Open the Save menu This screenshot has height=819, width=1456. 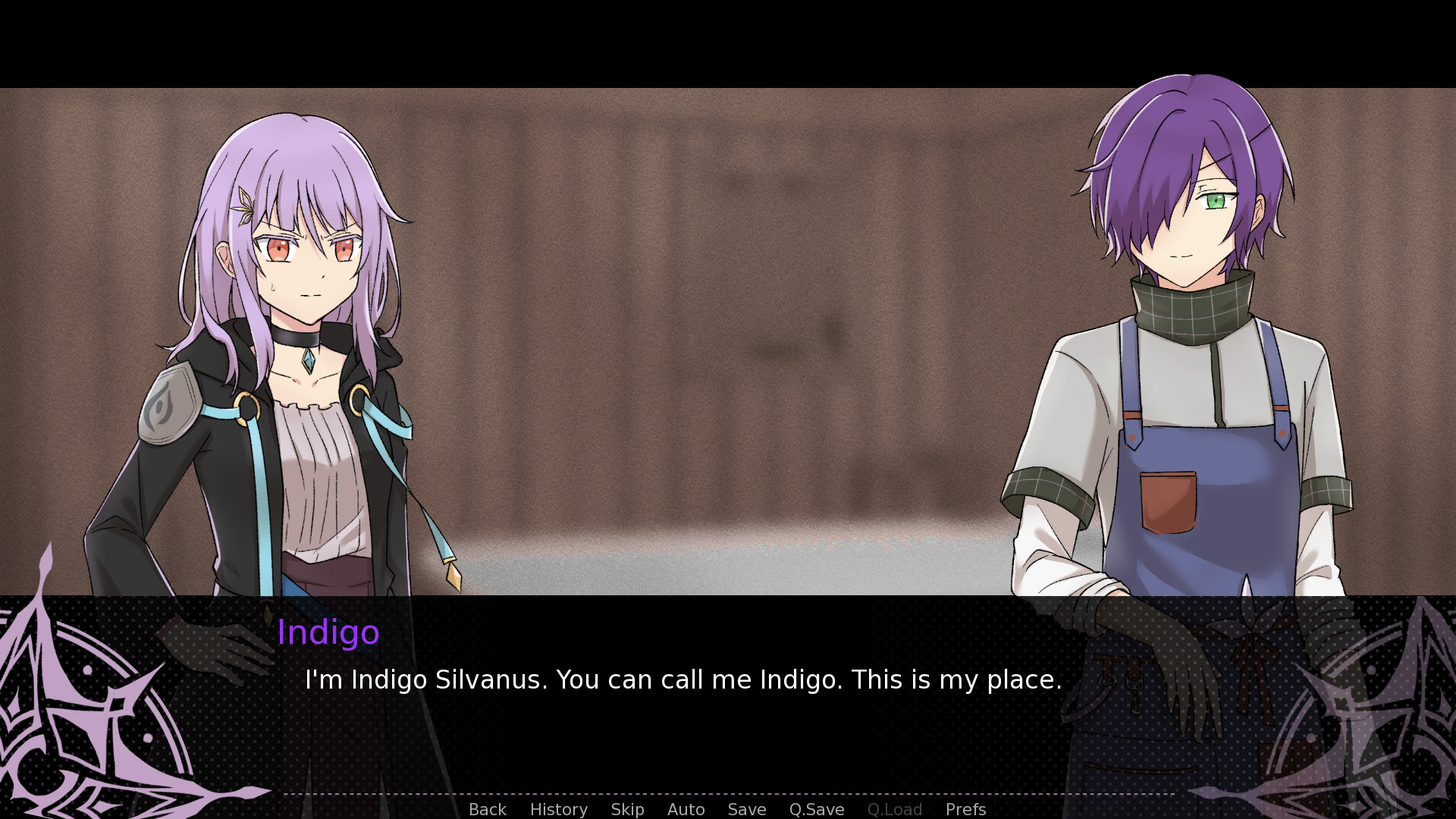click(746, 809)
